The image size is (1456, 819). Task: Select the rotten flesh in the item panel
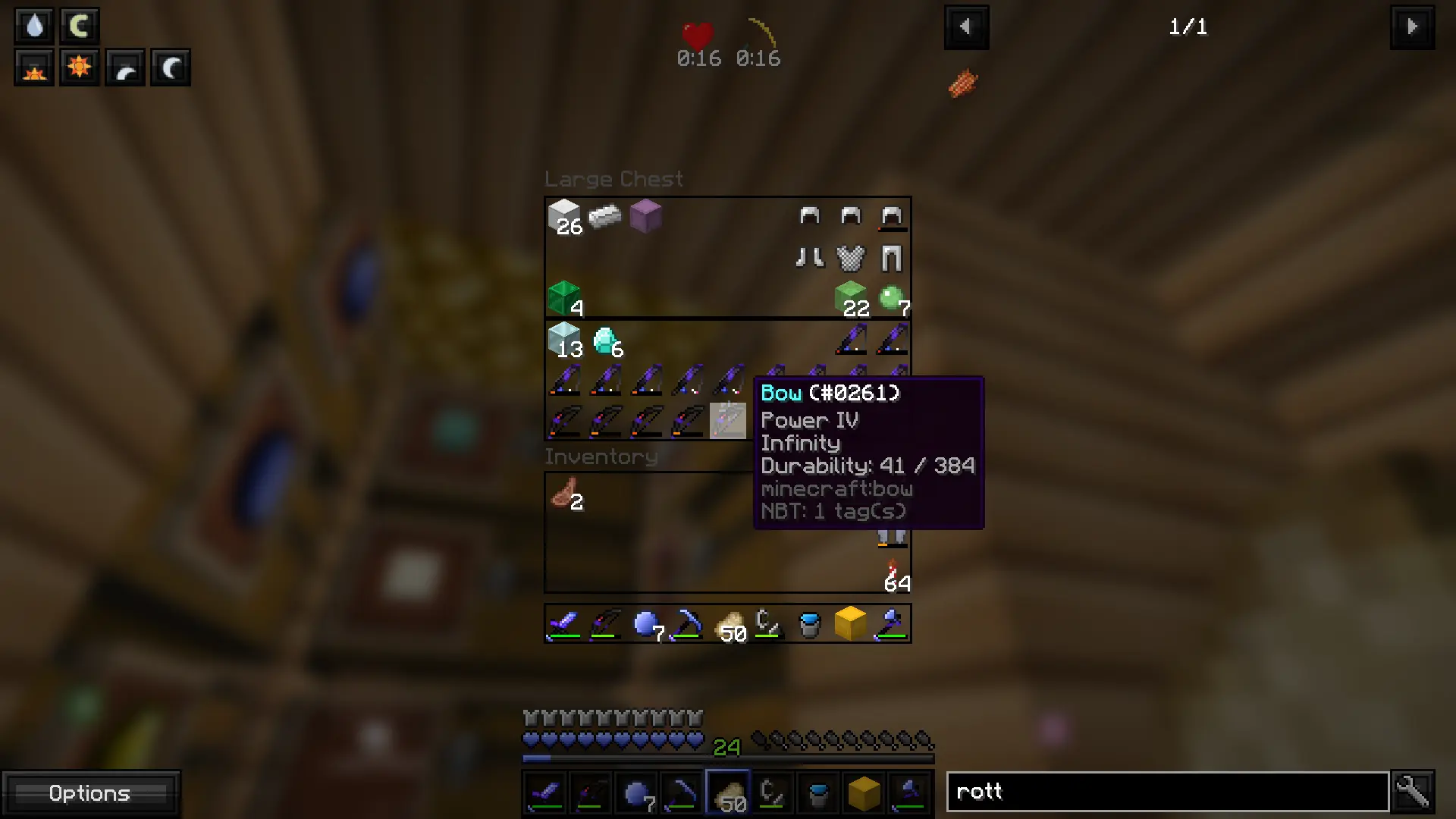coord(962,83)
